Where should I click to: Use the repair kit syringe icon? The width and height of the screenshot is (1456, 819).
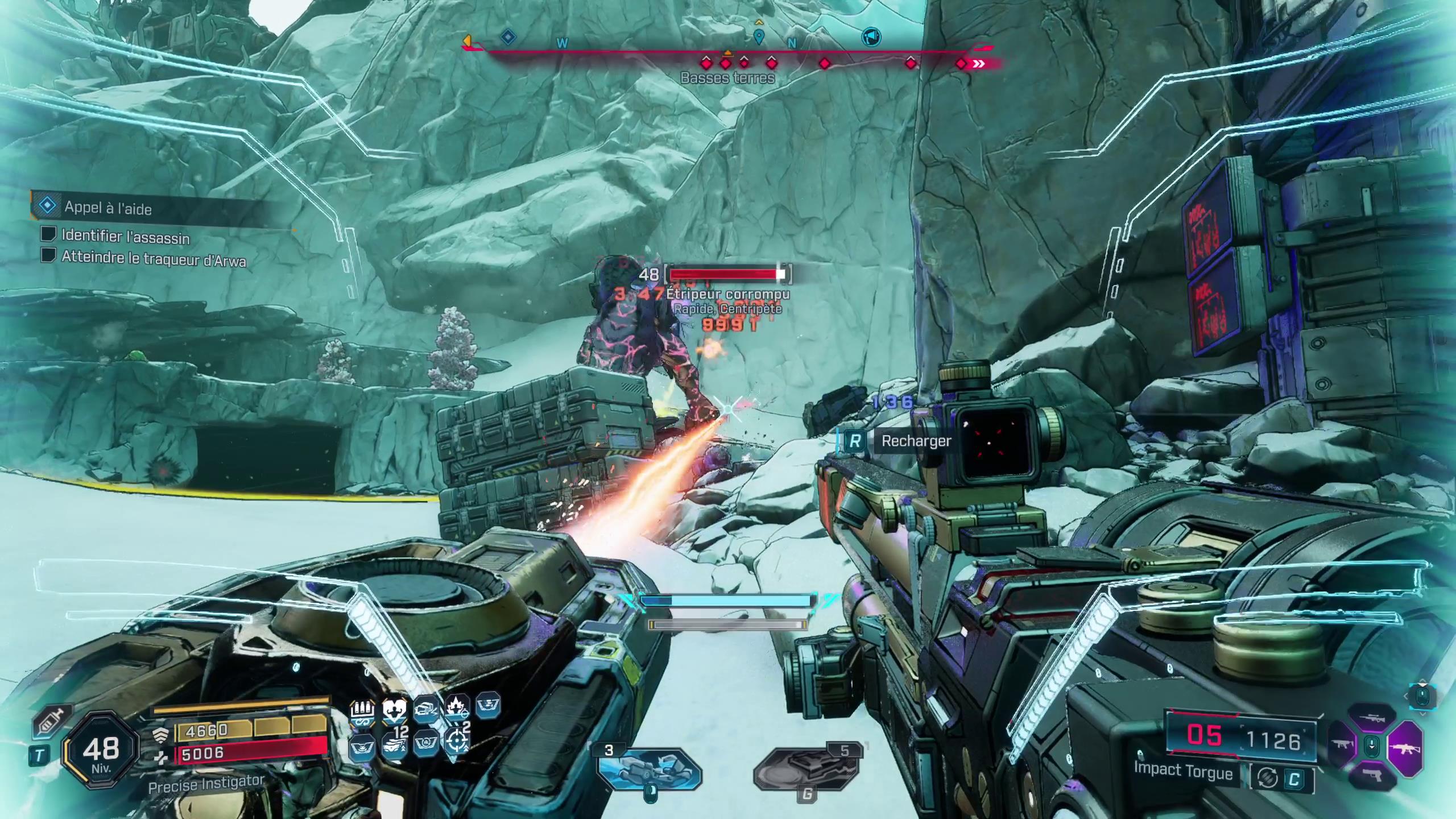click(51, 721)
